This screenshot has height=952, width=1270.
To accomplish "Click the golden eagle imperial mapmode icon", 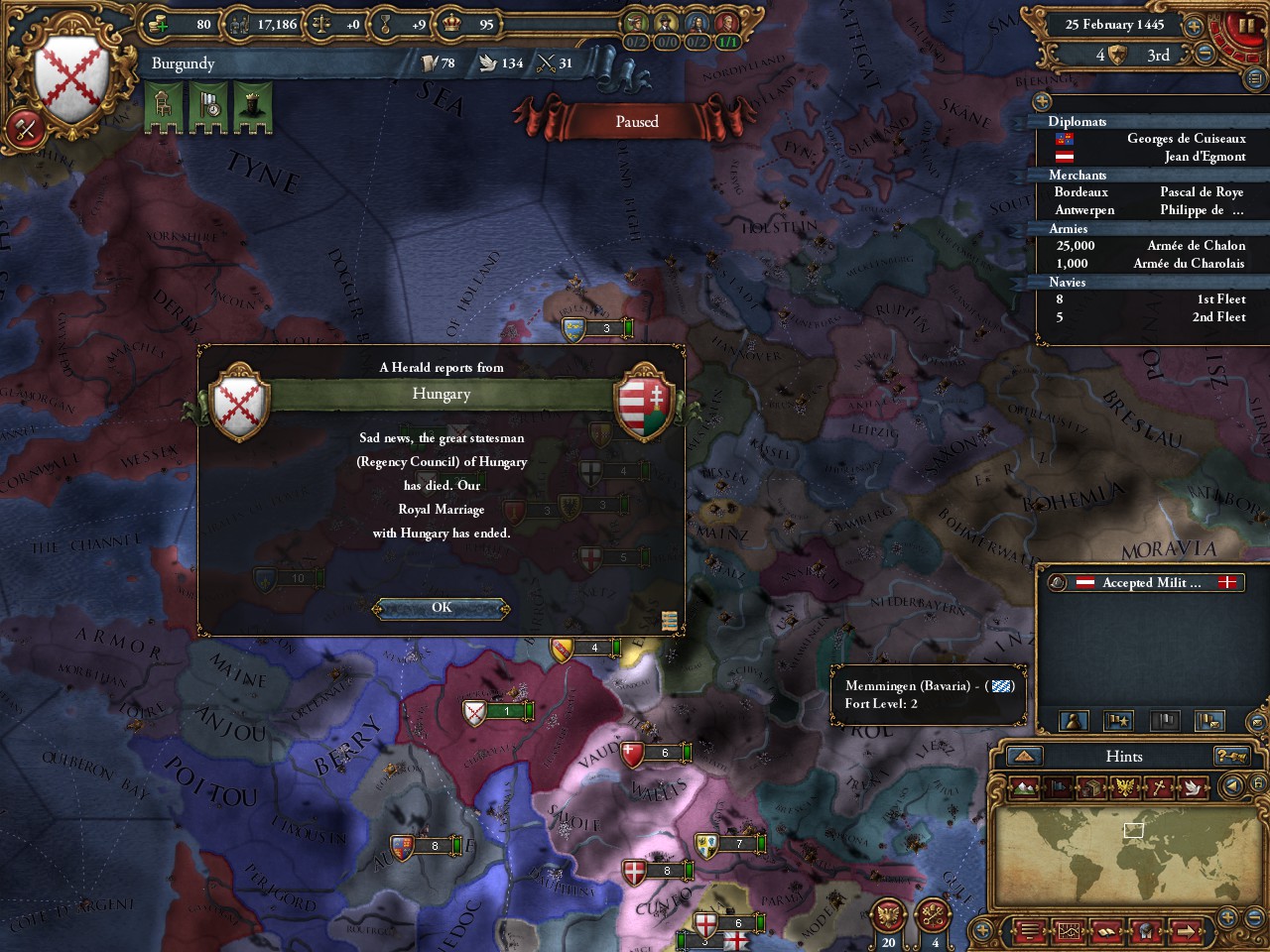I will [x=1124, y=786].
